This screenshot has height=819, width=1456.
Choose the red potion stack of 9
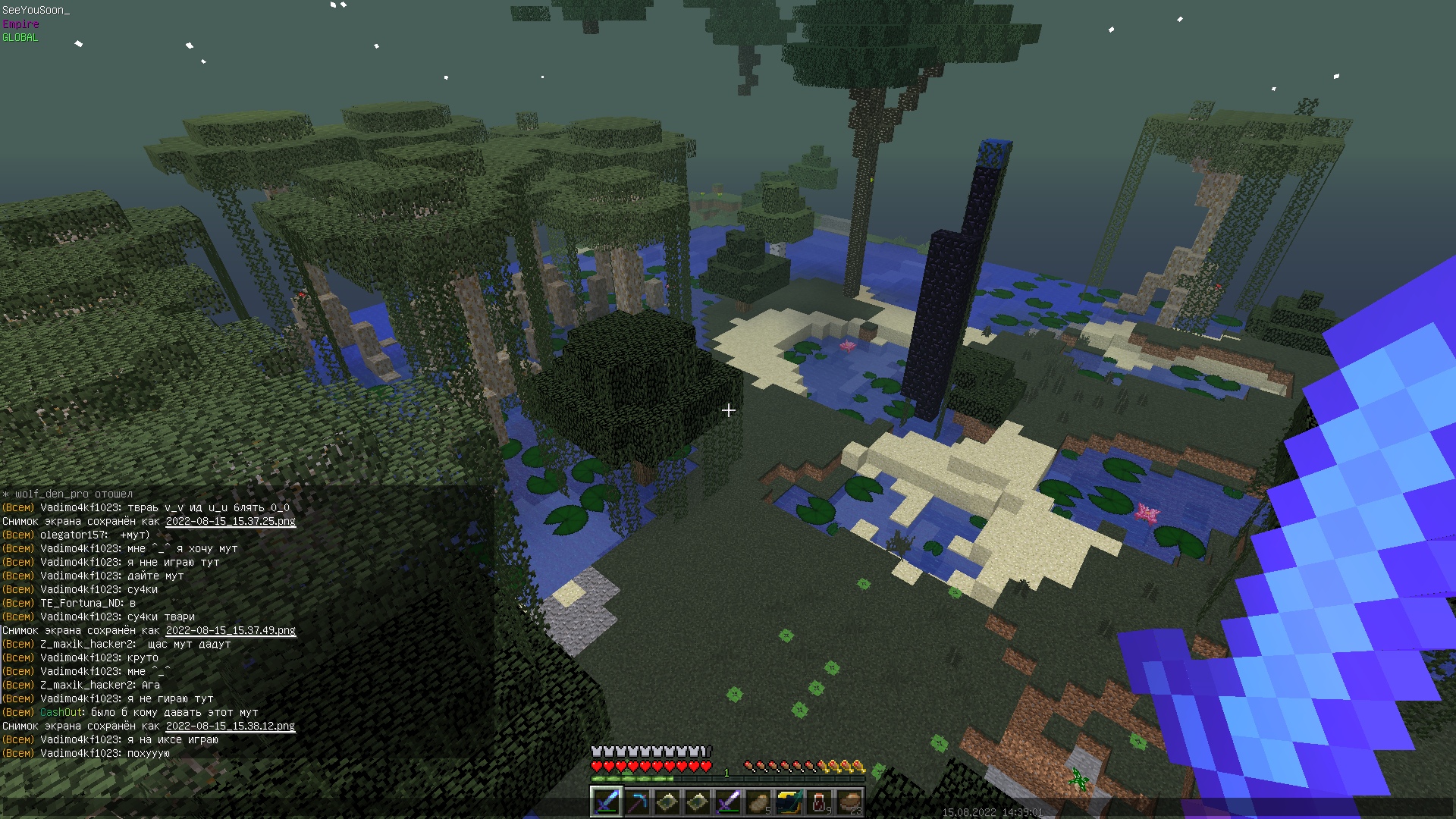pos(819,802)
